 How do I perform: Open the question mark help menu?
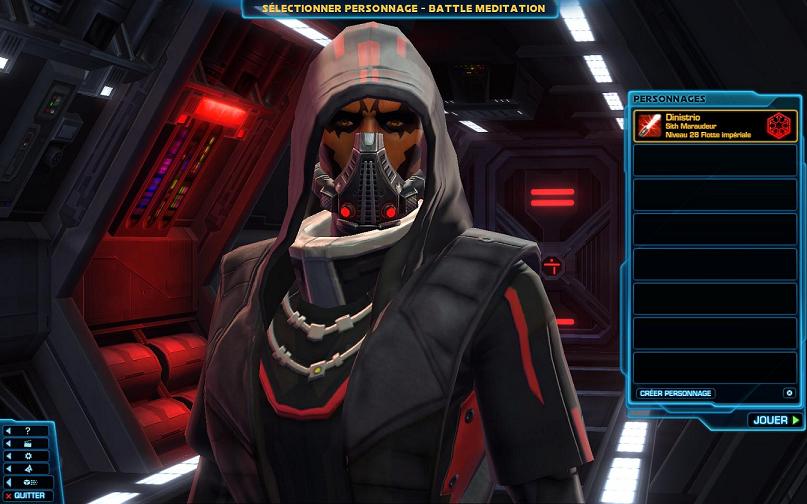click(x=27, y=431)
